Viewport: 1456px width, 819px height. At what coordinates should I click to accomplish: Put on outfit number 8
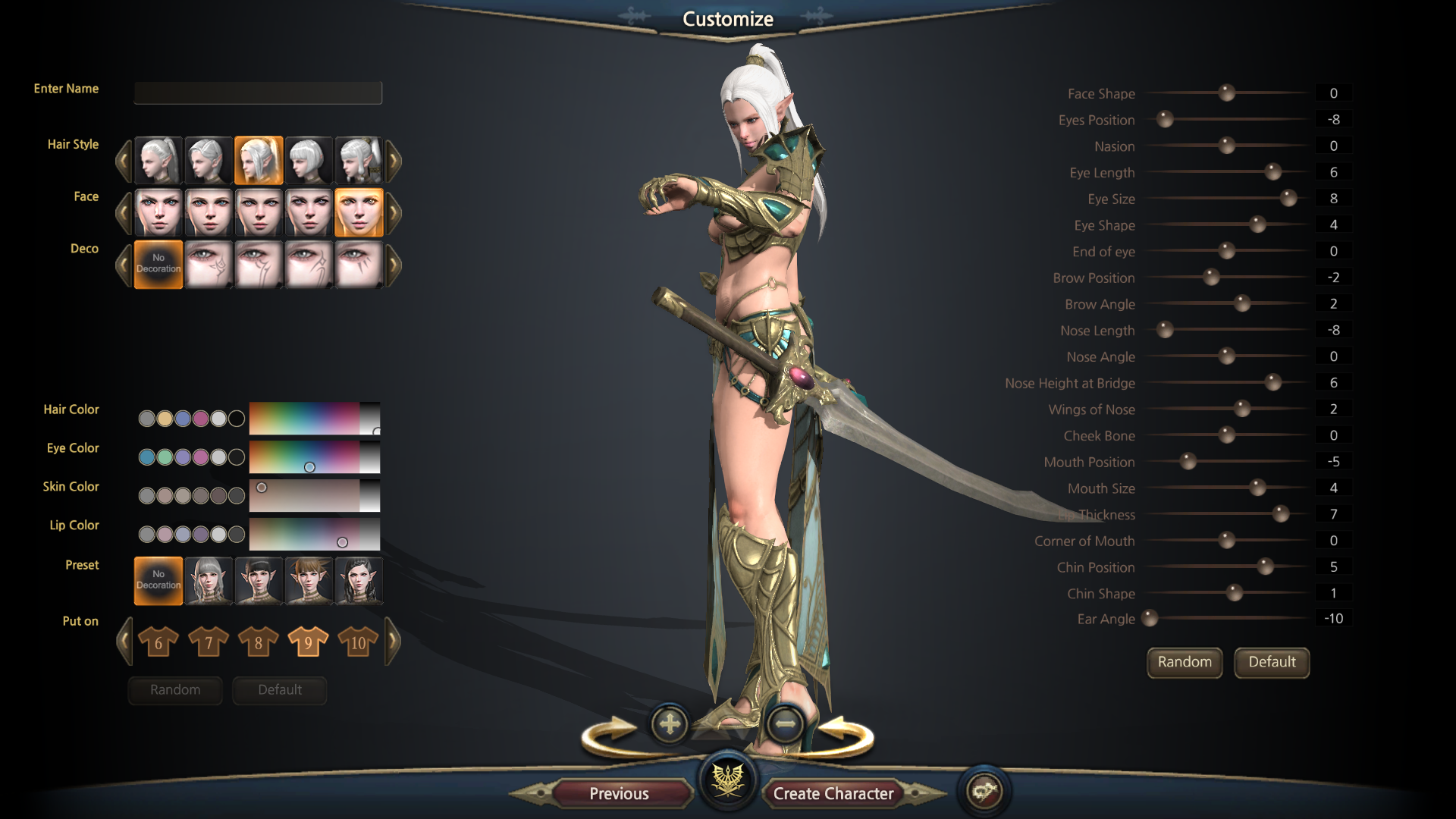[259, 642]
